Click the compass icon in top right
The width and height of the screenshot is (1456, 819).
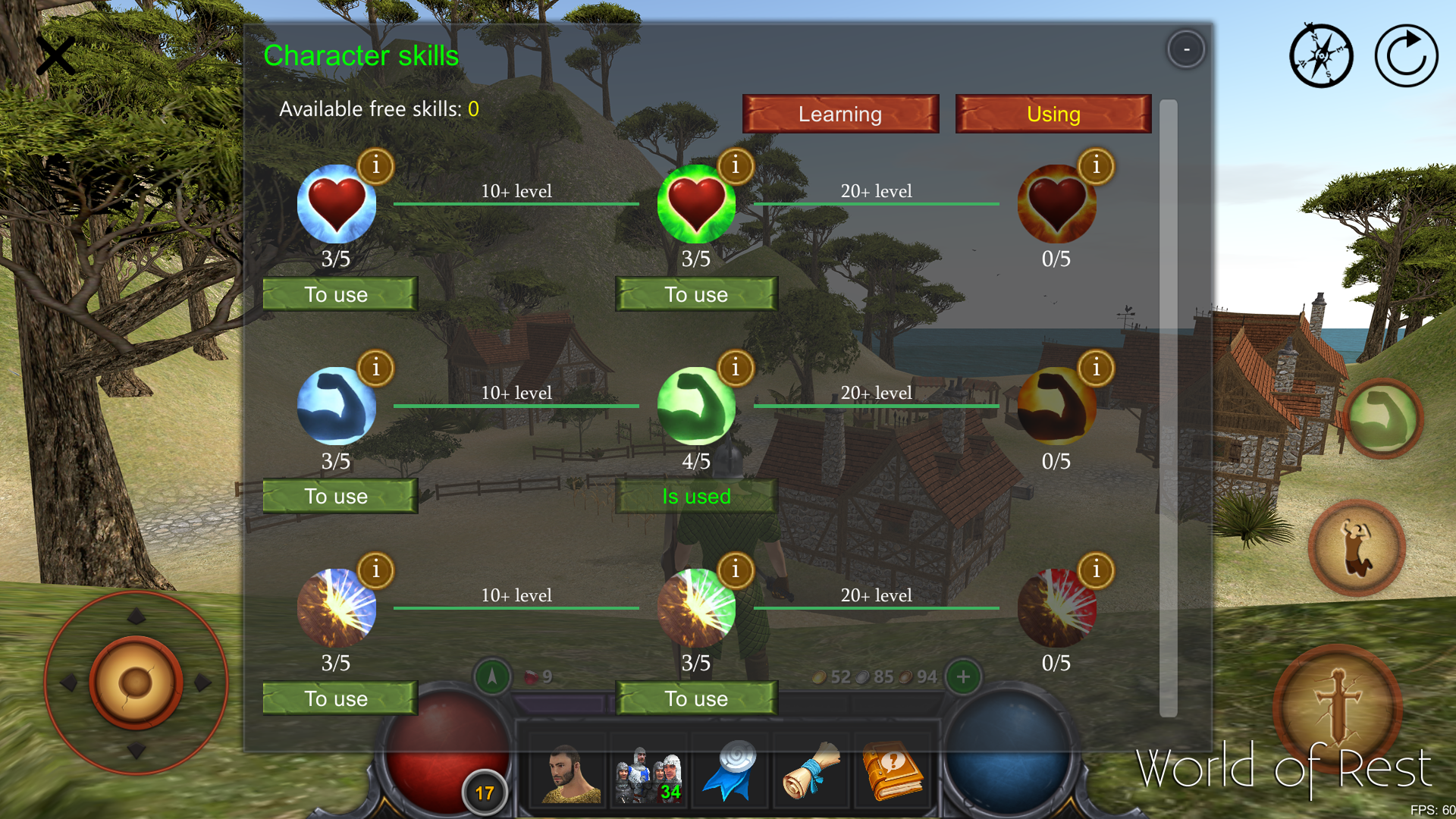point(1320,55)
